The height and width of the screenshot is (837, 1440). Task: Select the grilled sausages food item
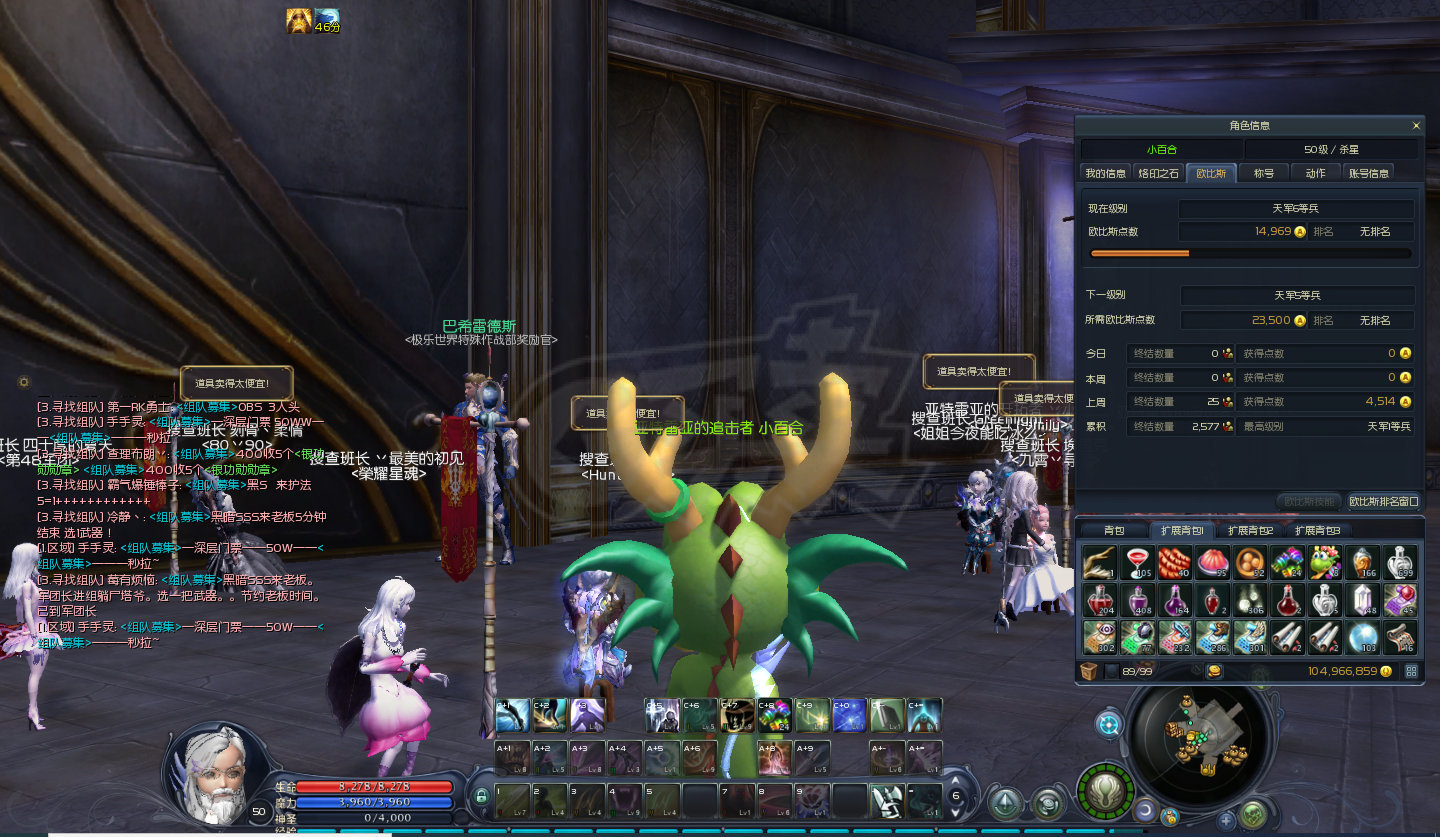click(x=1173, y=563)
